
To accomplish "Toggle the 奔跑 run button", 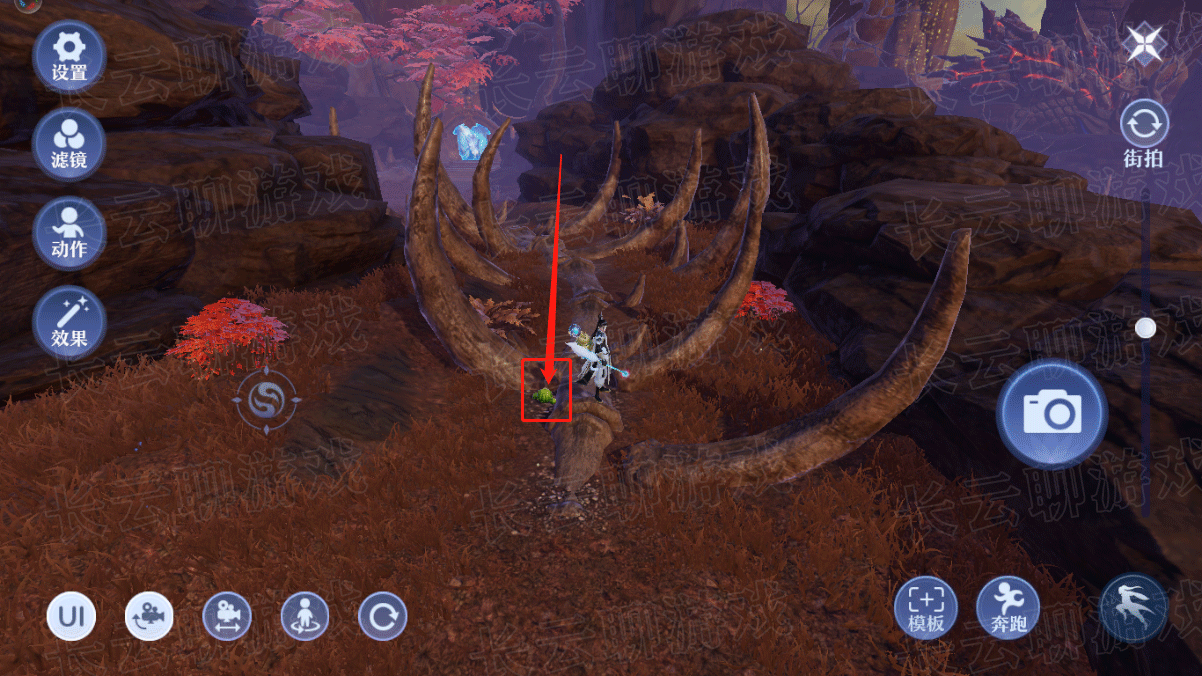I will pyautogui.click(x=1008, y=608).
